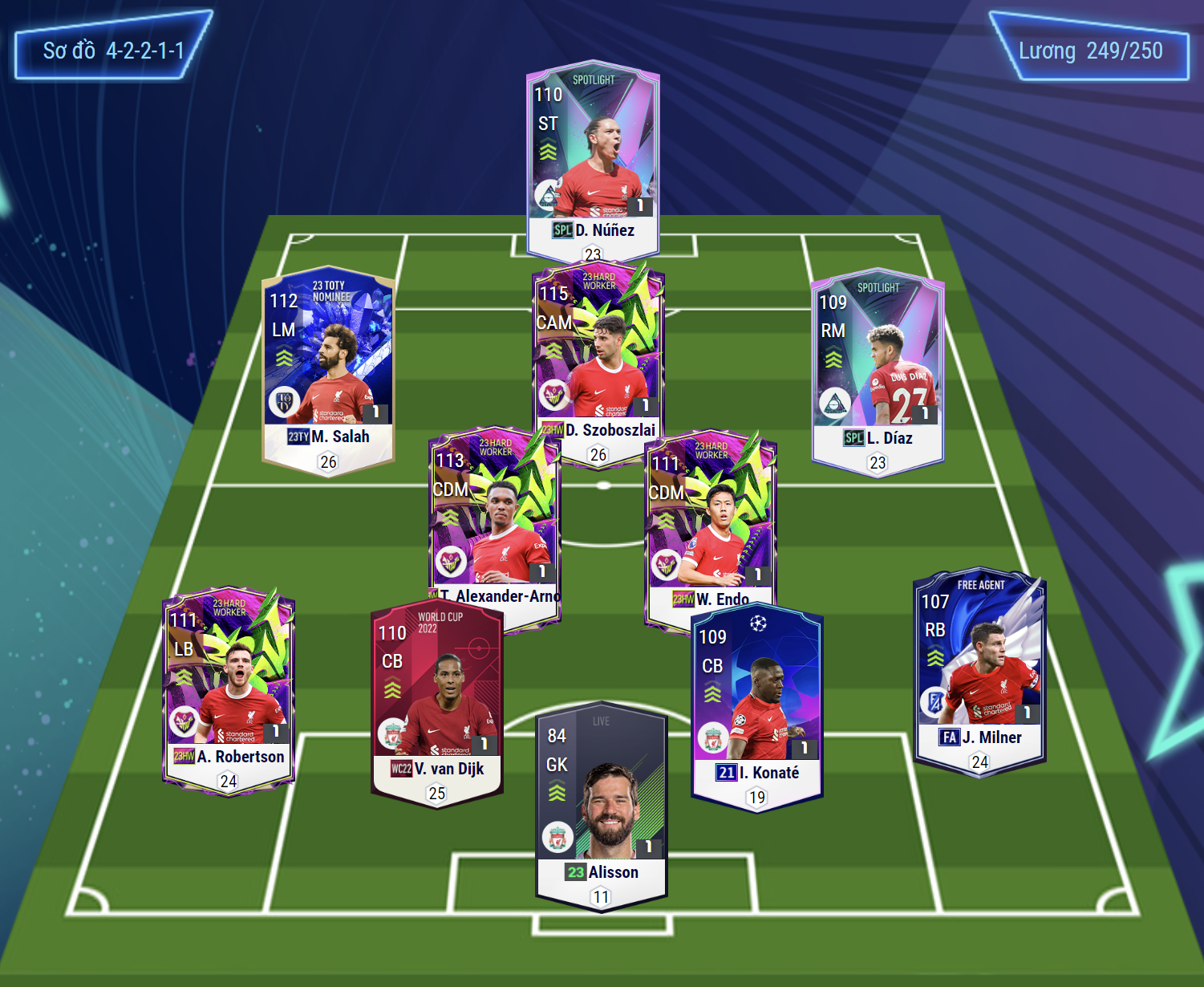This screenshot has width=1204, height=987.
Task: Choose A. Robertson's LB card
Action: coord(229,690)
